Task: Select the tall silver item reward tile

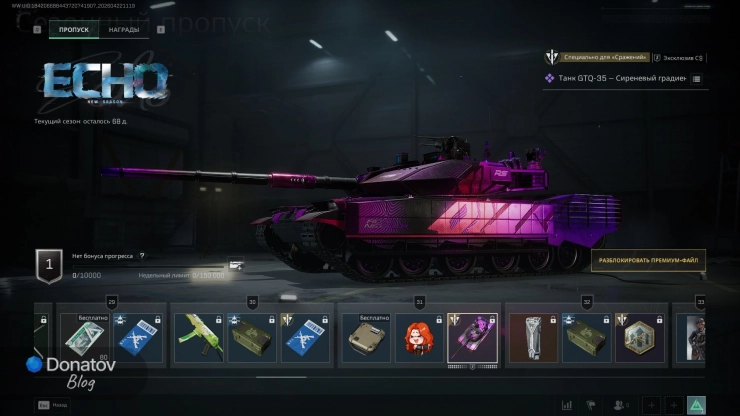Action: coord(533,337)
